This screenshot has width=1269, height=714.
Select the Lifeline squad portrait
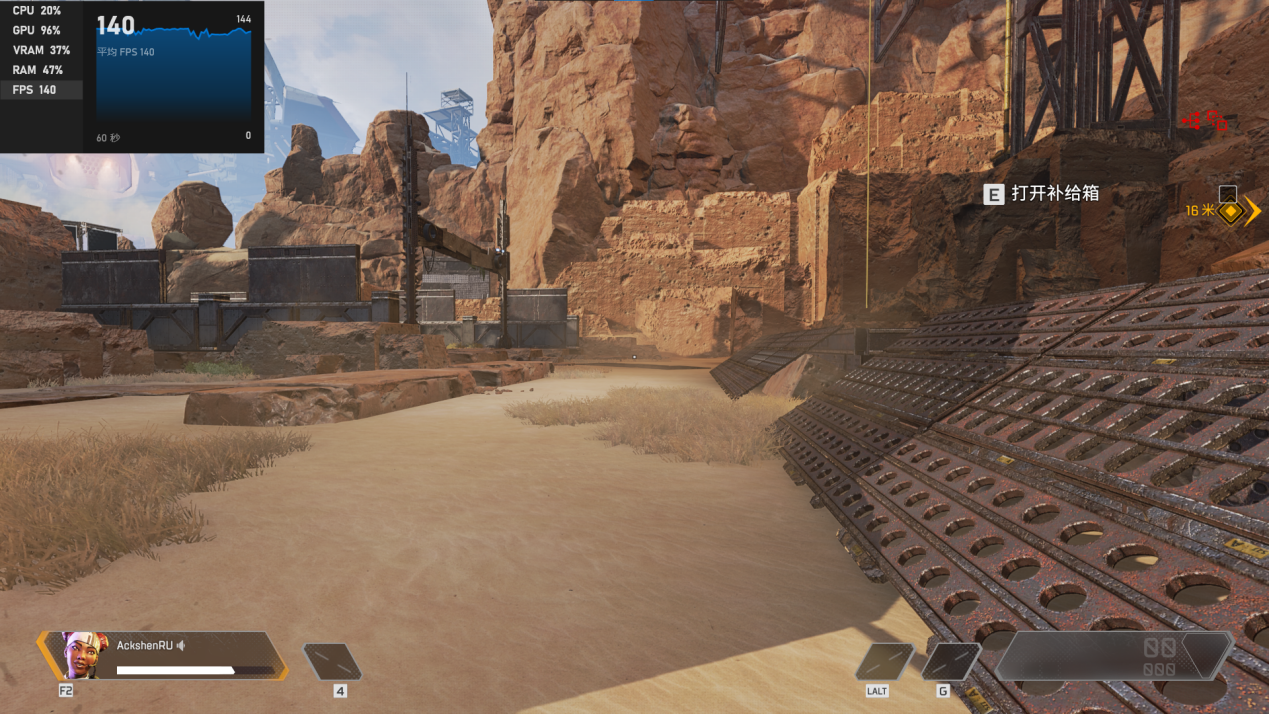[84, 656]
